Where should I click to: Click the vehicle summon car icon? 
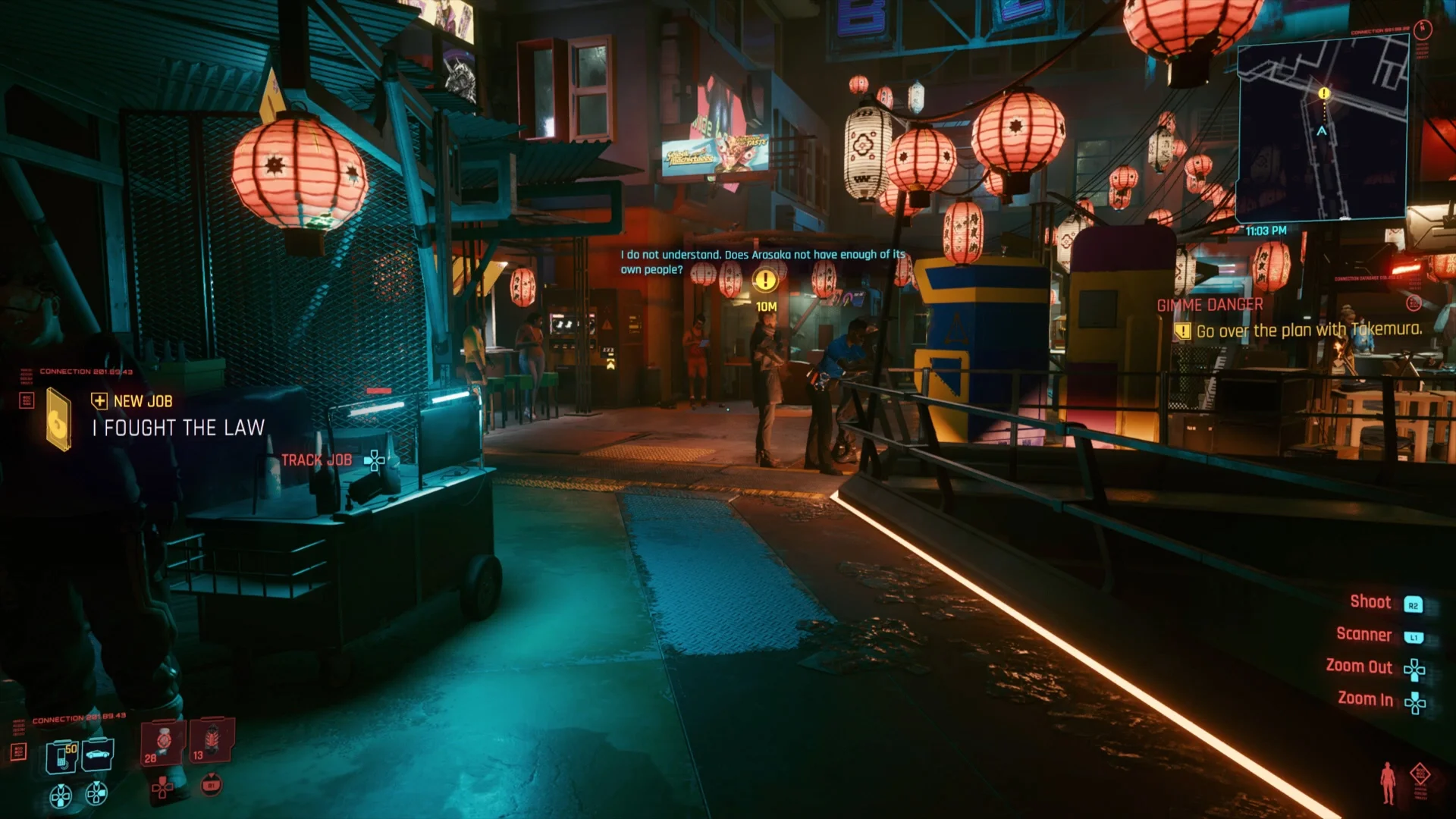click(x=97, y=755)
